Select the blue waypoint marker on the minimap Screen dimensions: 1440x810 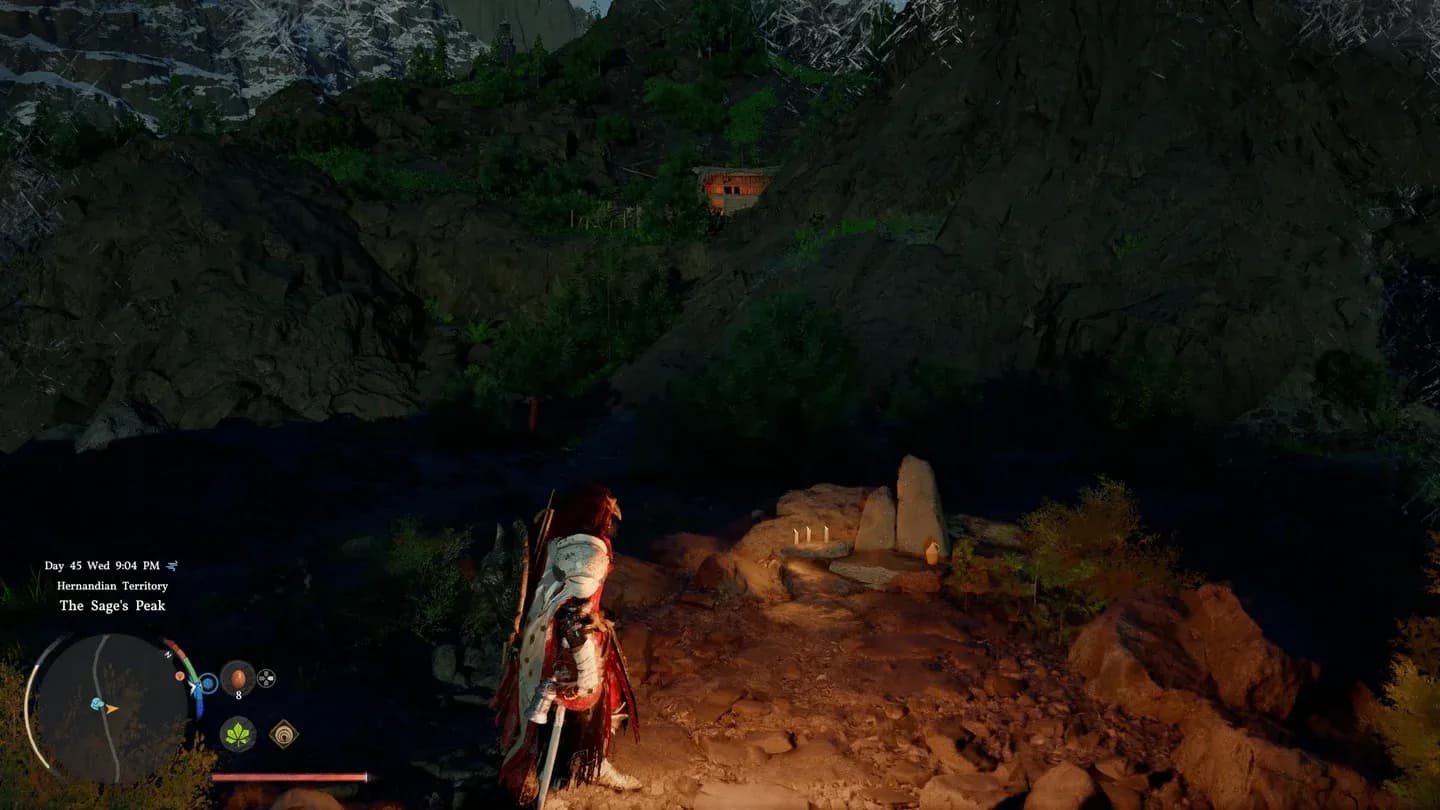tap(97, 703)
